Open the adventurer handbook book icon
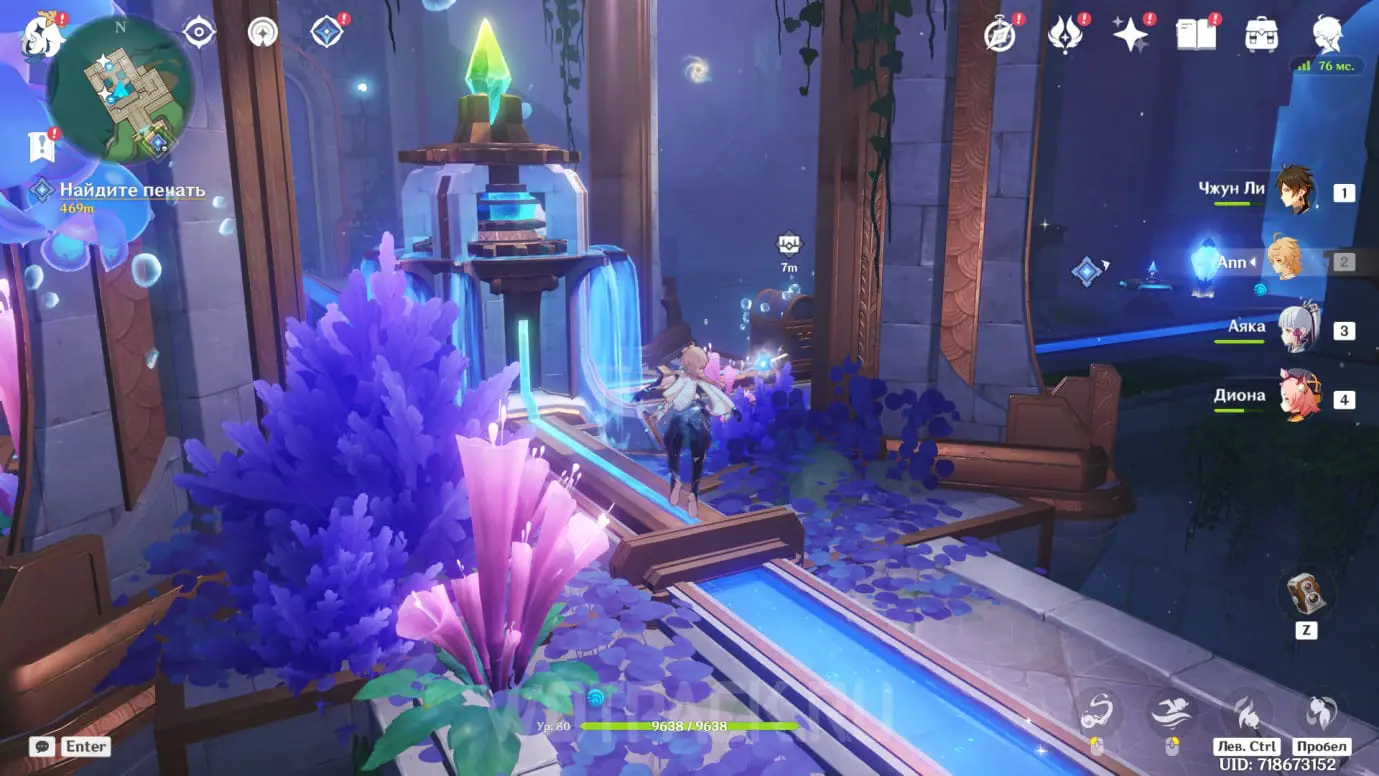Viewport: 1379px width, 776px height. [x=1196, y=34]
